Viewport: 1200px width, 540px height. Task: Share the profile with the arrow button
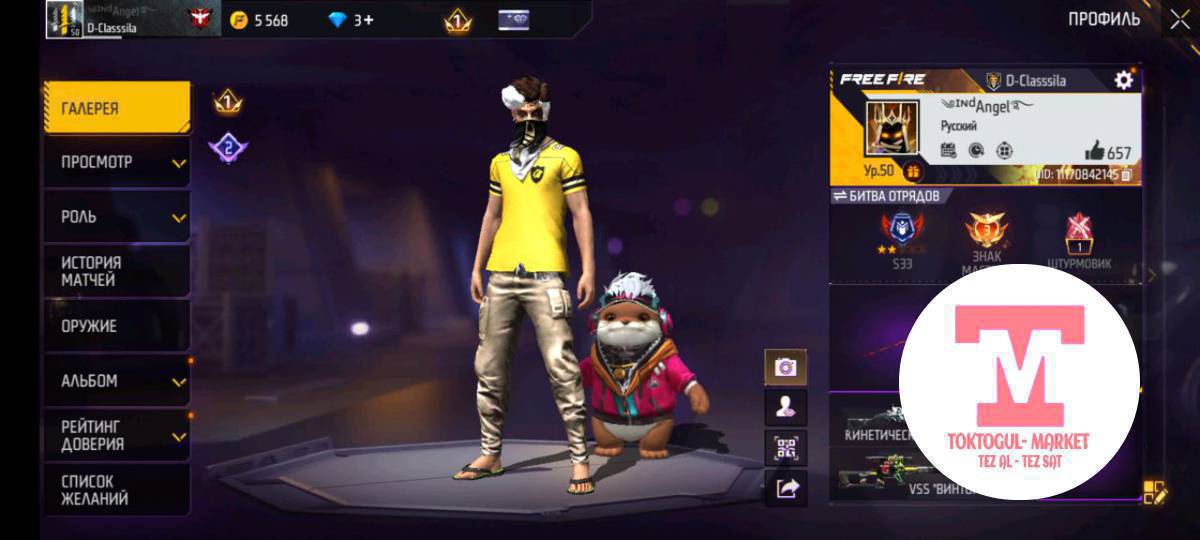785,487
